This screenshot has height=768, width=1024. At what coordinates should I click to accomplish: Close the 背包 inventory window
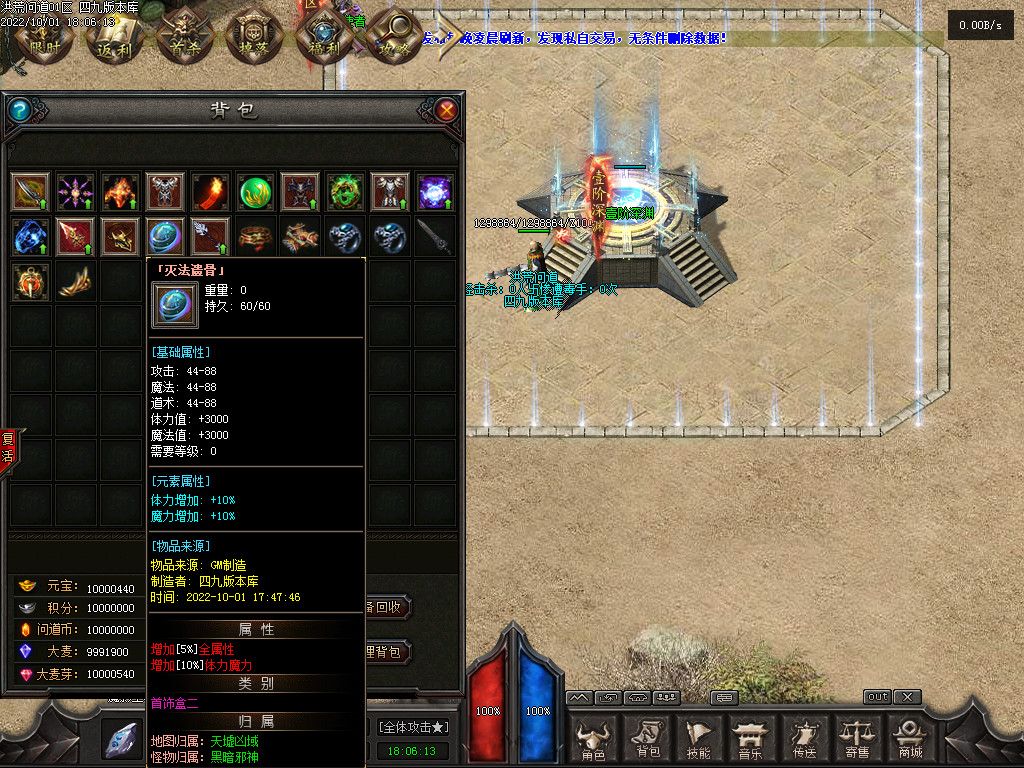point(447,110)
